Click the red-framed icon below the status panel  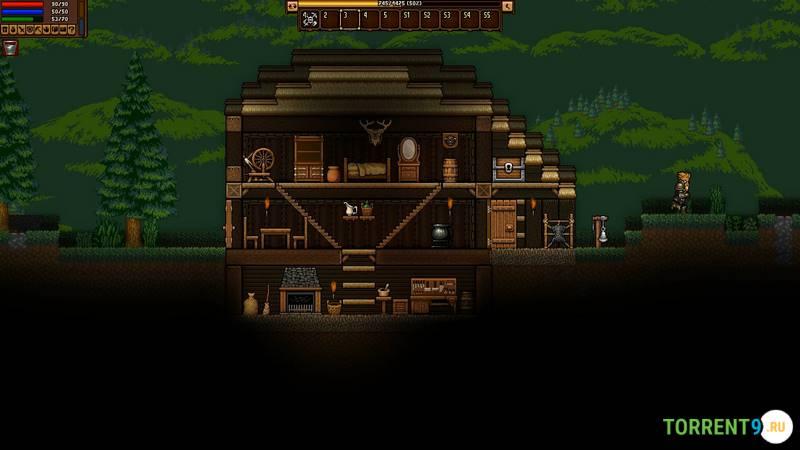10,47
